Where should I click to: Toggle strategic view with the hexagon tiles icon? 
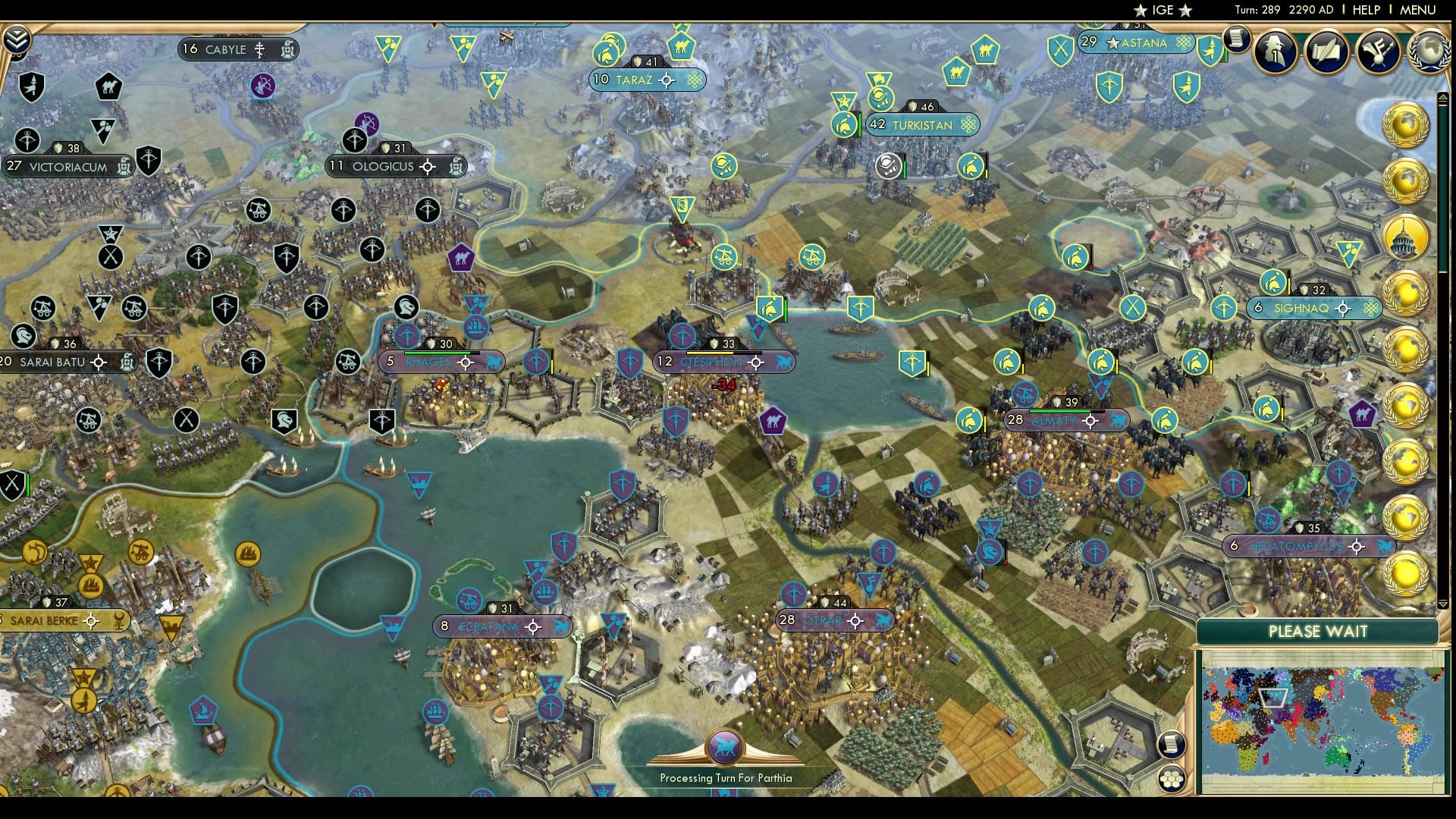coord(1172,777)
